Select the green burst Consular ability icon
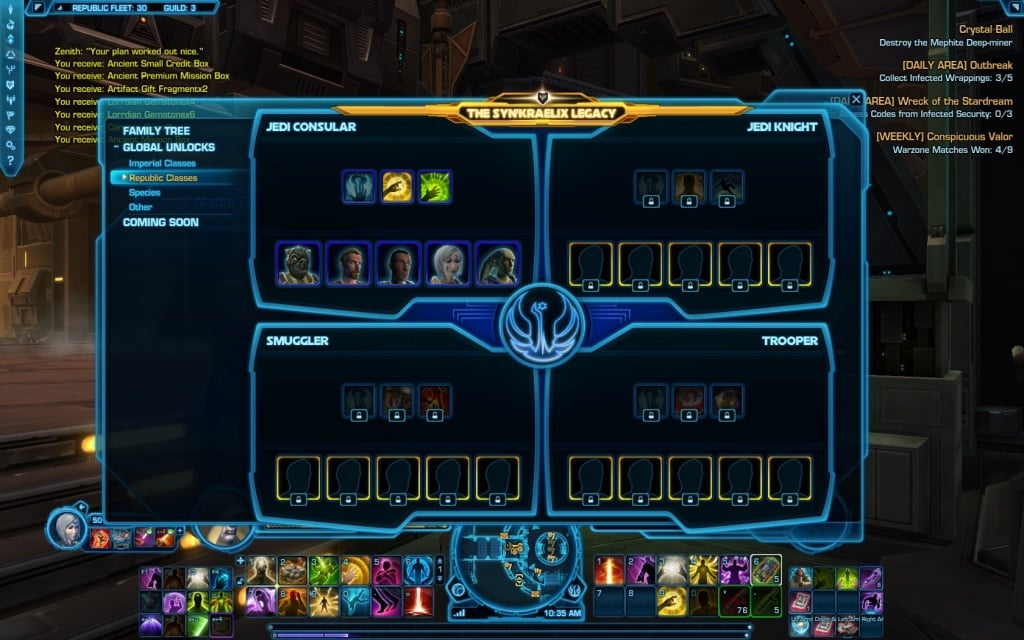The image size is (1024, 640). pyautogui.click(x=435, y=186)
